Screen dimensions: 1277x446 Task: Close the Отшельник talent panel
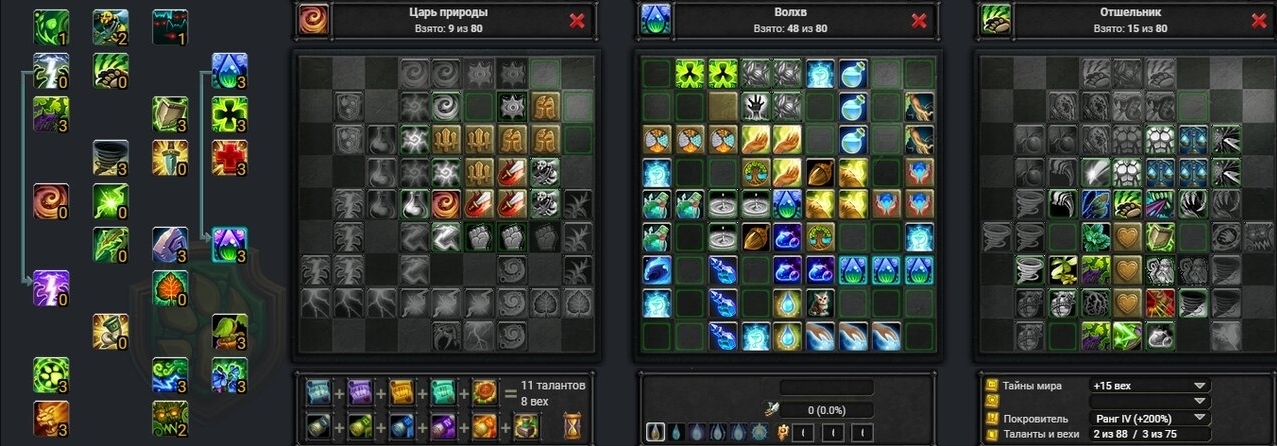[x=1258, y=21]
